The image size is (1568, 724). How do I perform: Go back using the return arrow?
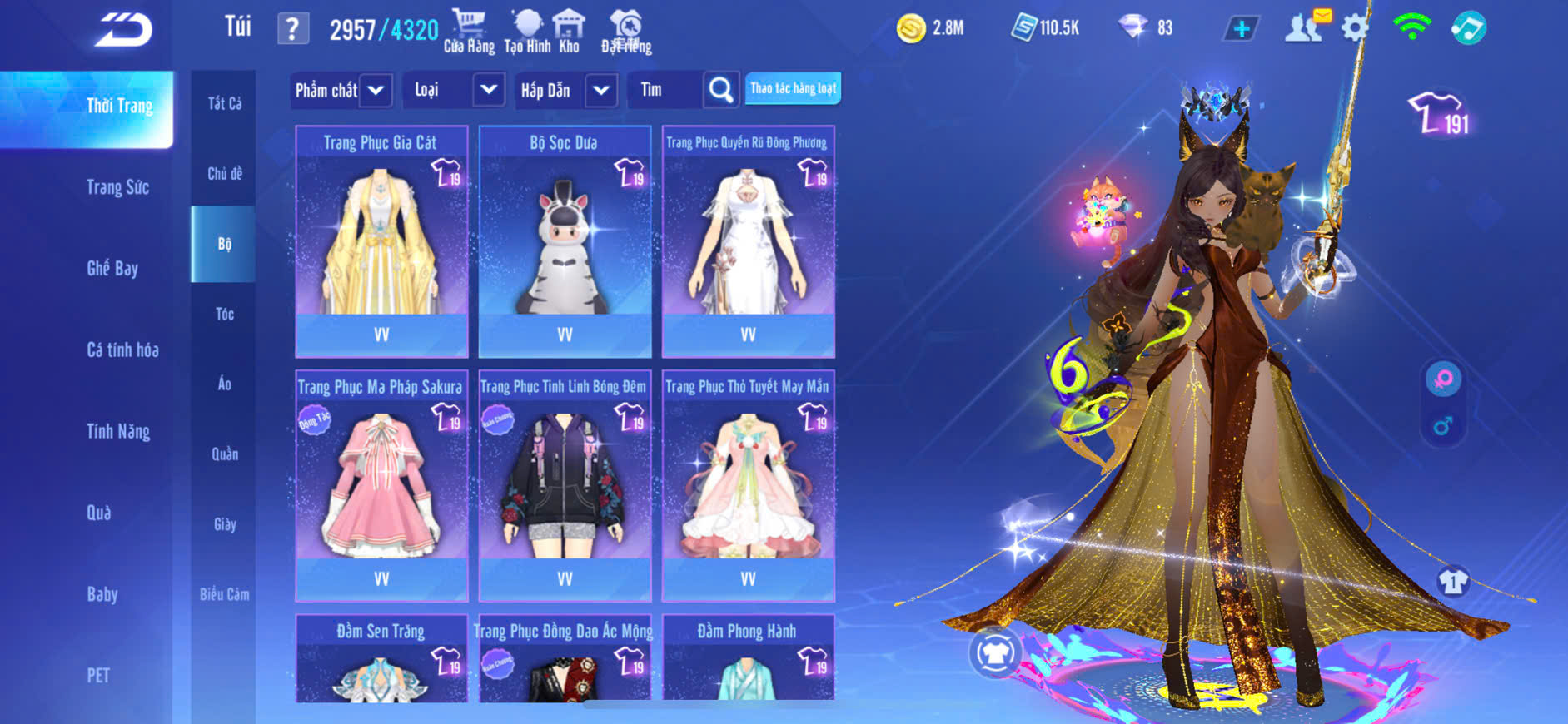click(x=123, y=30)
